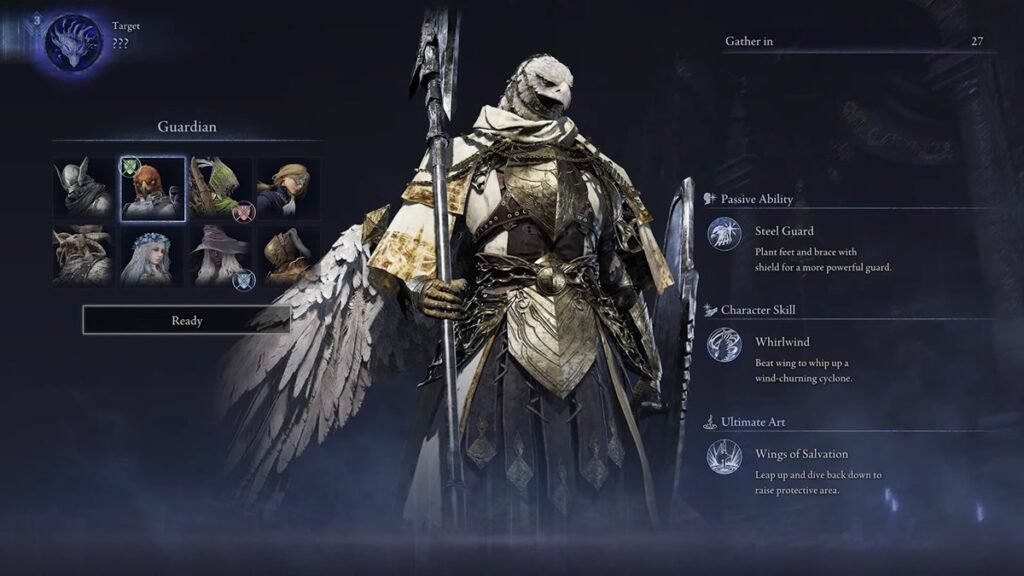The image size is (1024, 576).
Task: Pick the green-hooded archer portrait
Action: tap(220, 188)
